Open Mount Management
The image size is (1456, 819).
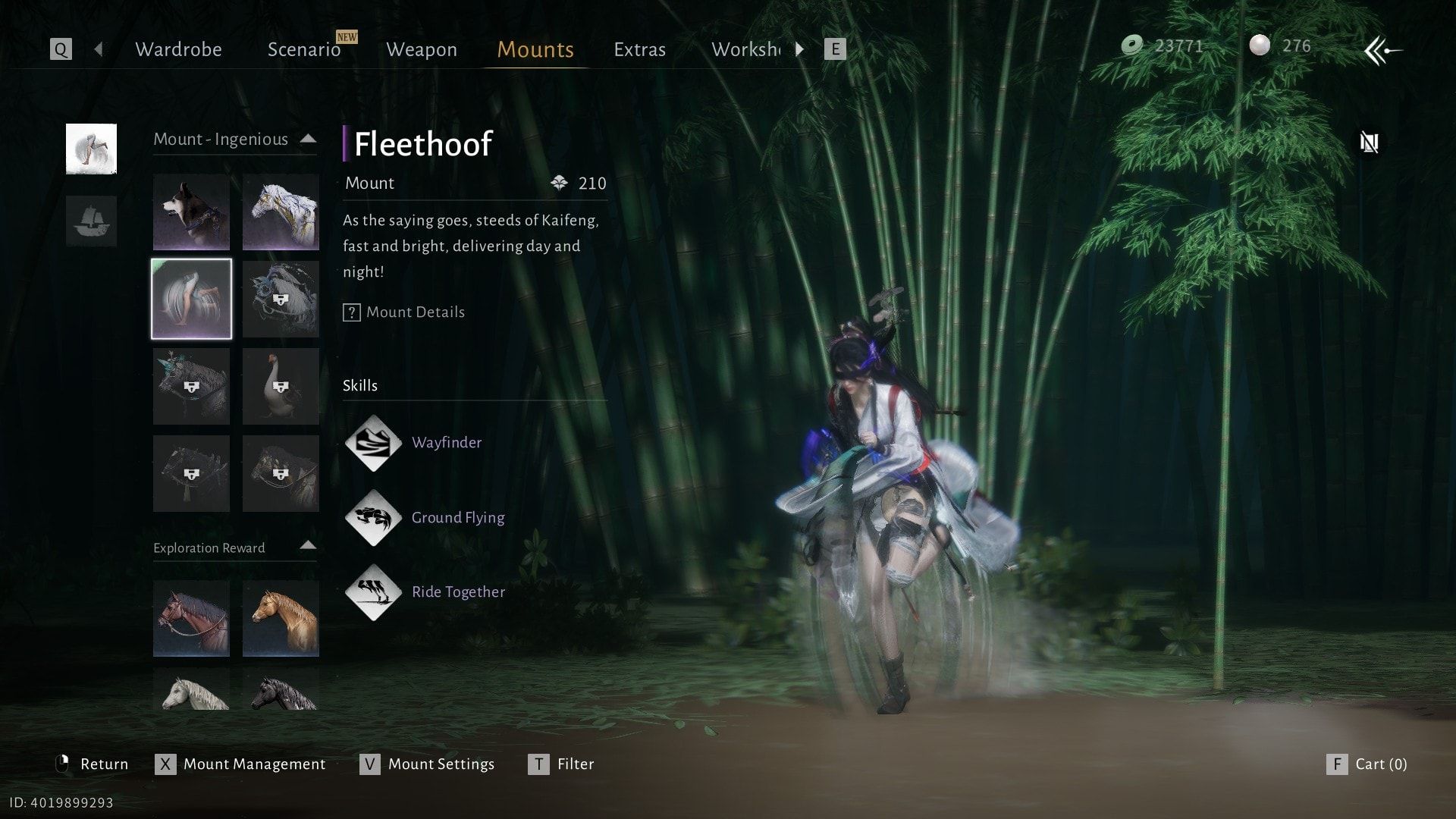(240, 764)
